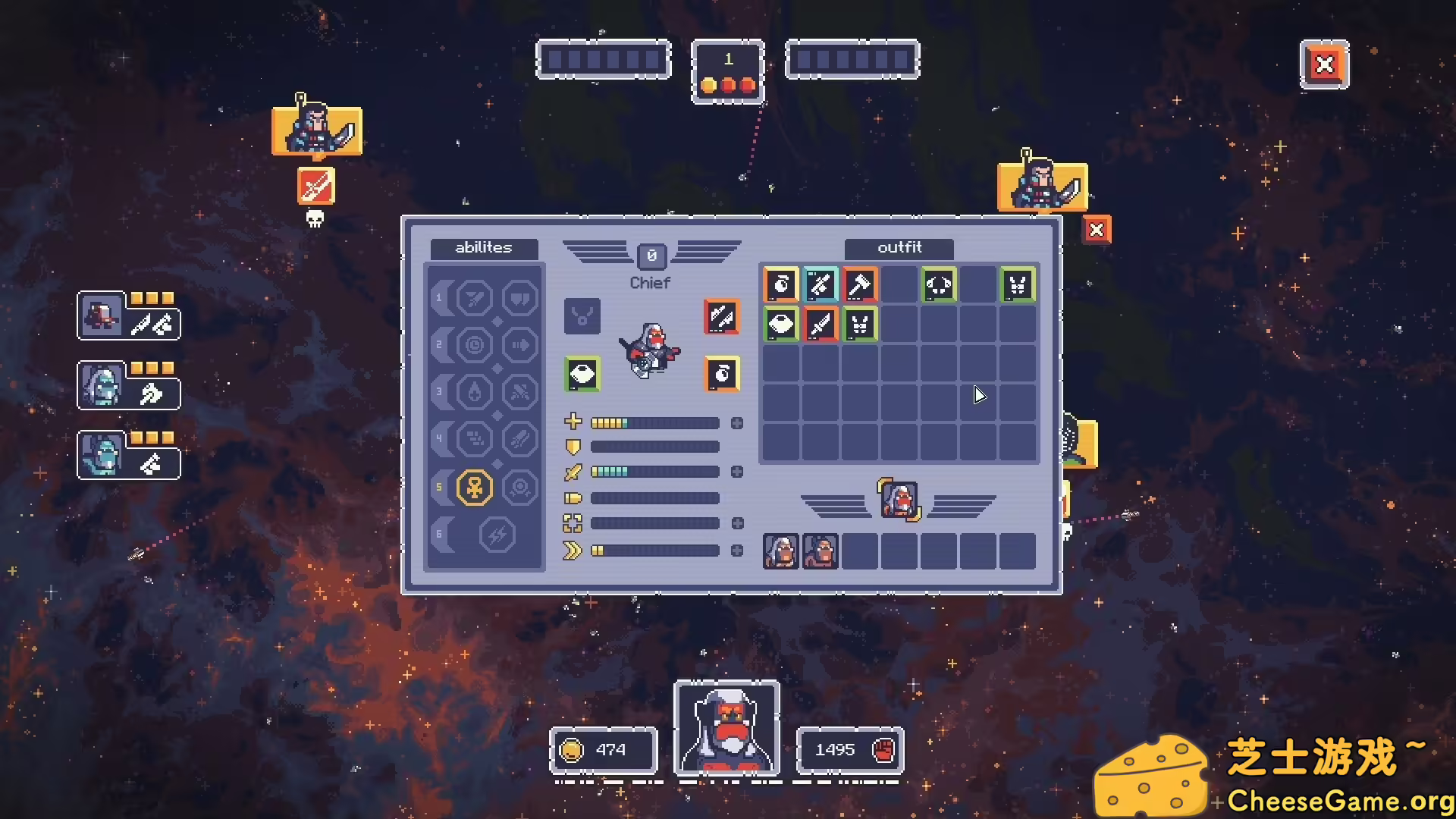
Task: Select the lightning ability in tier 6
Action: [x=497, y=535]
